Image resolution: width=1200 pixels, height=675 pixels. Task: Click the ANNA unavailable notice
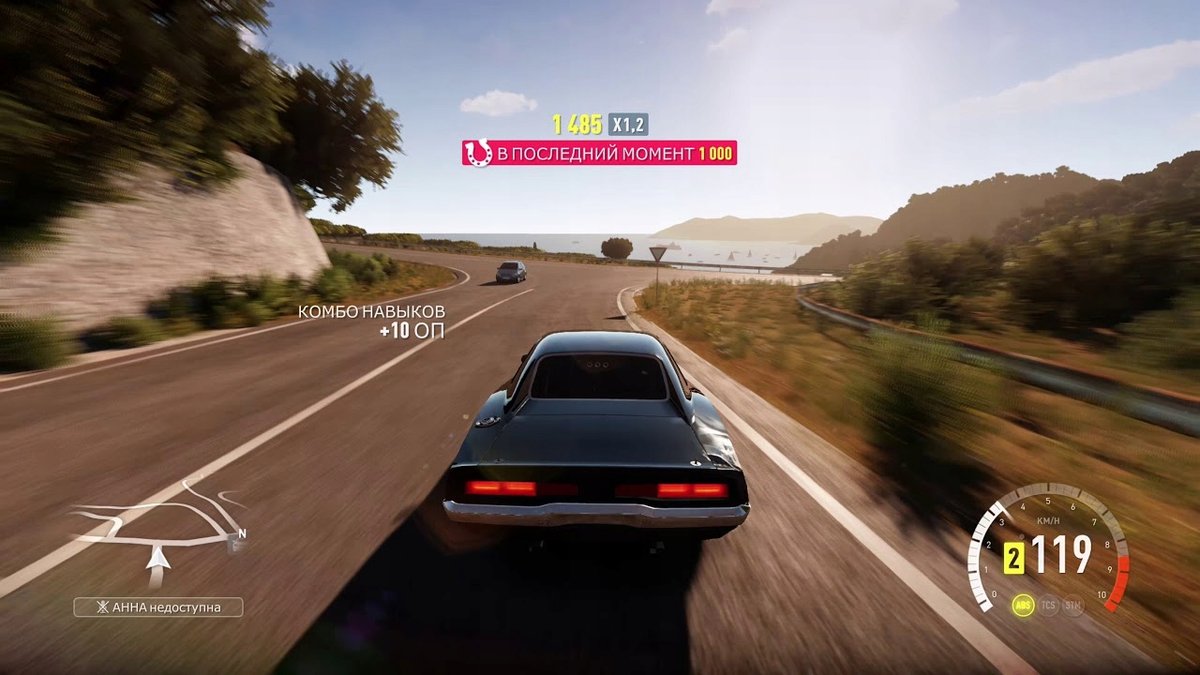click(158, 607)
